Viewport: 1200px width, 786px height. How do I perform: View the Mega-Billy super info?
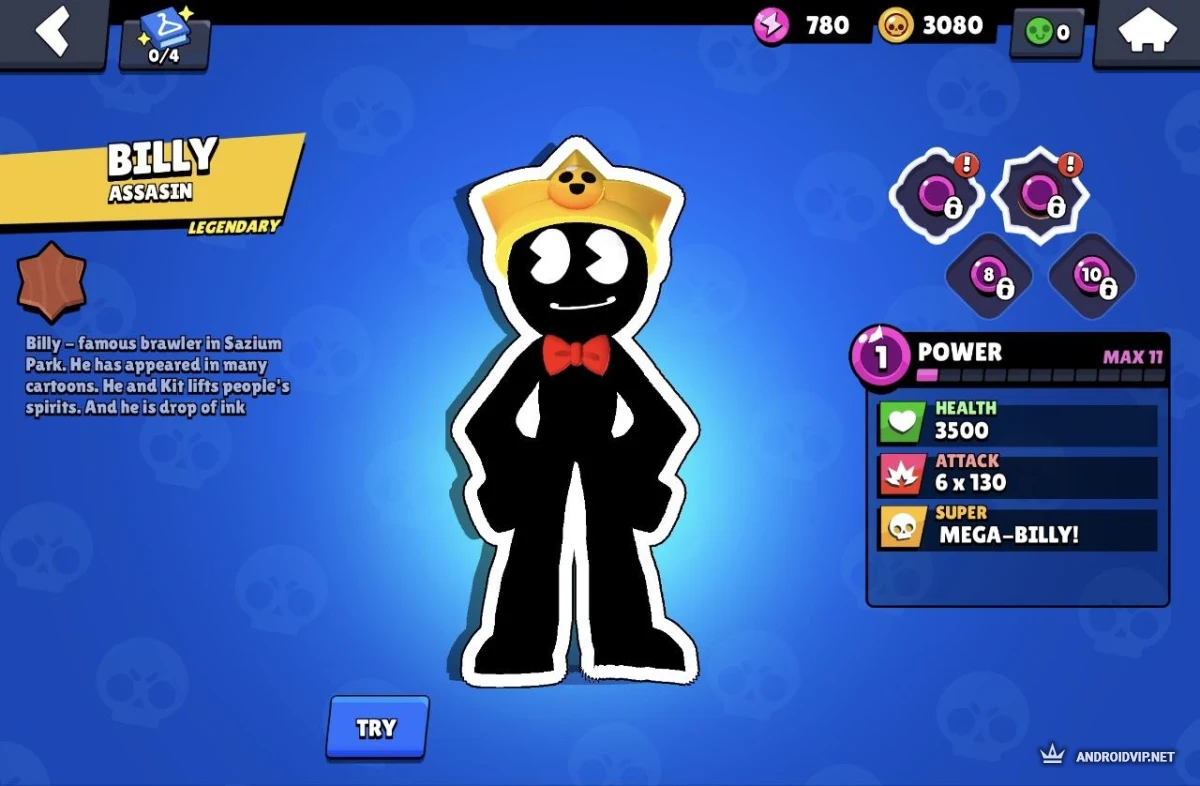pyautogui.click(x=1017, y=528)
